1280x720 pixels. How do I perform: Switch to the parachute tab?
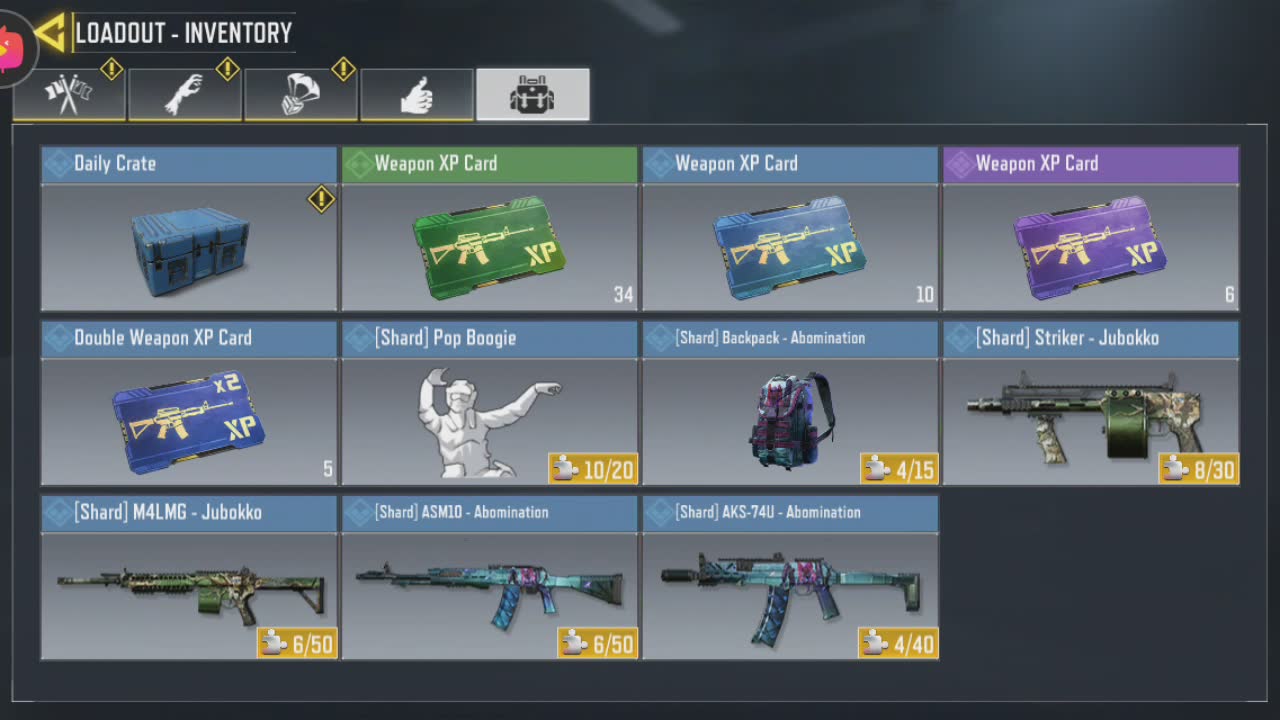click(301, 95)
